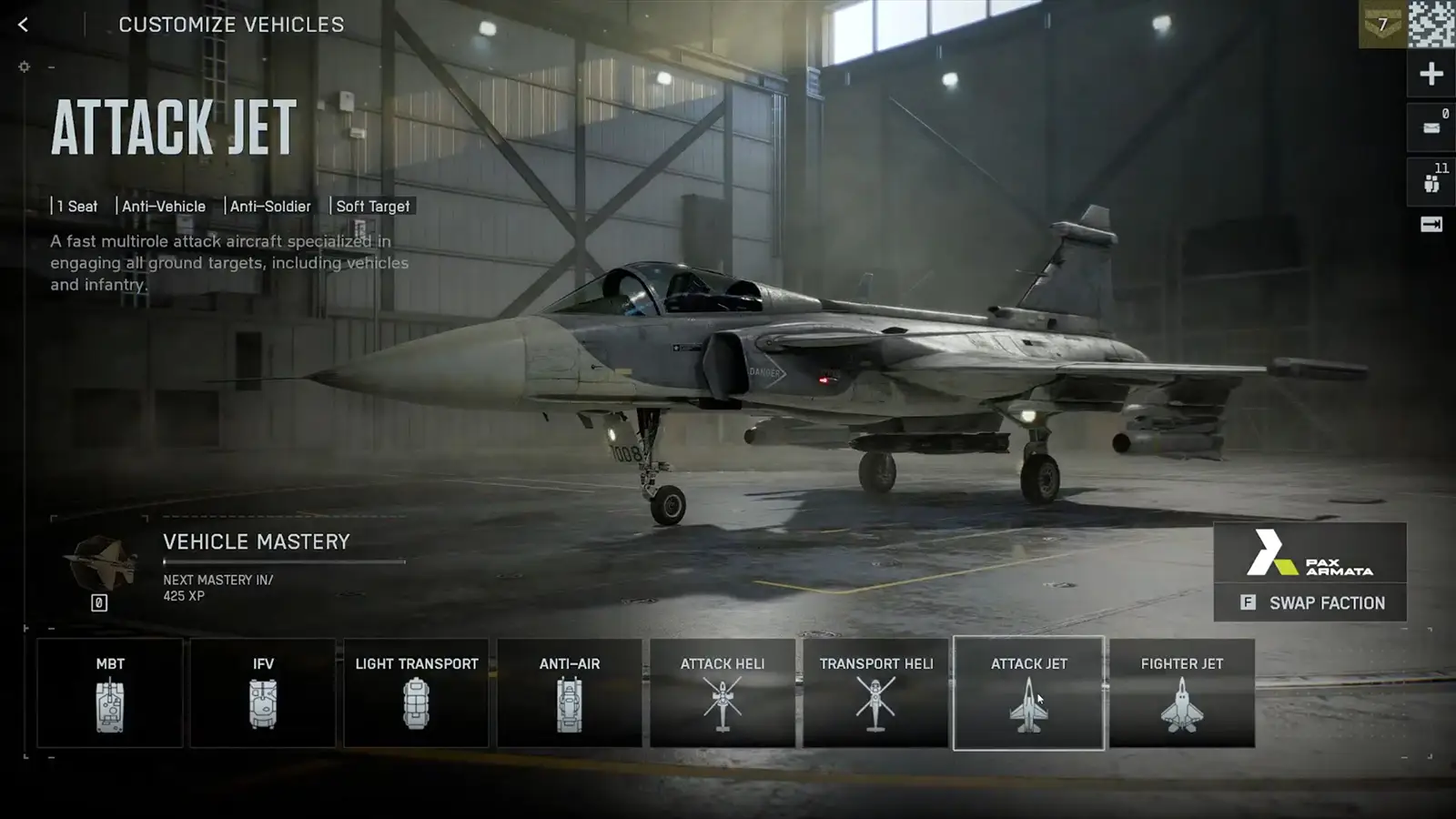Viewport: 1456px width, 819px height.
Task: Open the squad members icon showing 11
Action: pyautogui.click(x=1431, y=180)
